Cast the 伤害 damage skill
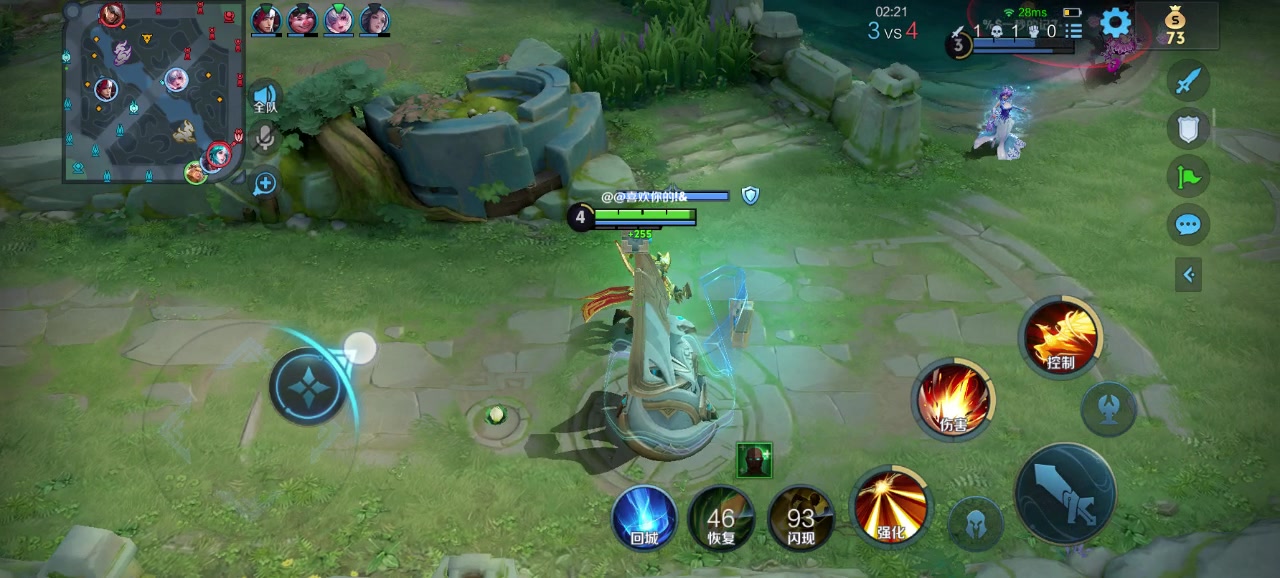Viewport: 1280px width, 578px height. coord(953,398)
